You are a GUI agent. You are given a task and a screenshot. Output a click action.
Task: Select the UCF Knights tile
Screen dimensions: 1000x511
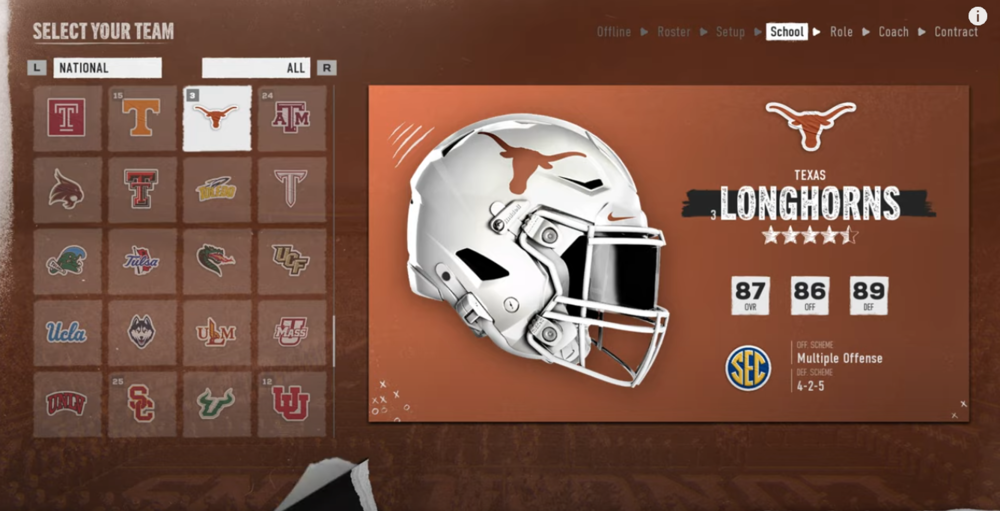pos(292,261)
